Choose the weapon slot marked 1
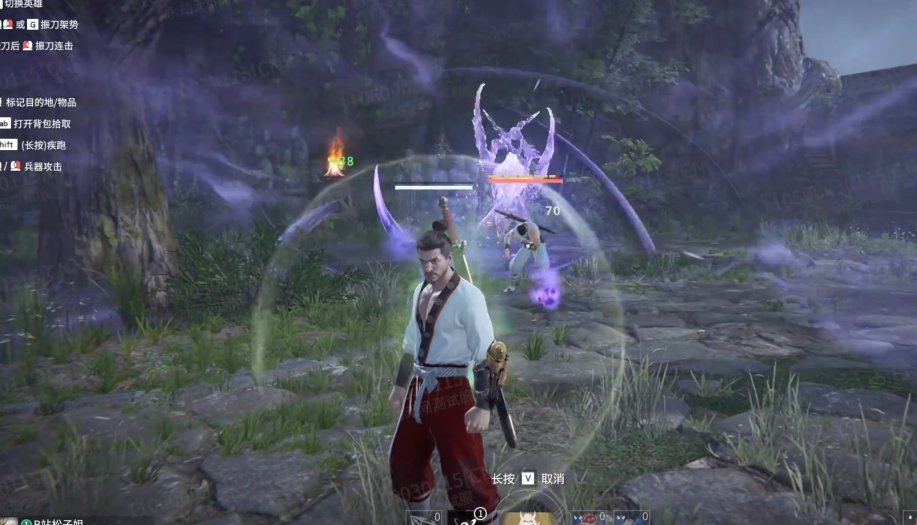This screenshot has width=917, height=525. click(x=468, y=518)
